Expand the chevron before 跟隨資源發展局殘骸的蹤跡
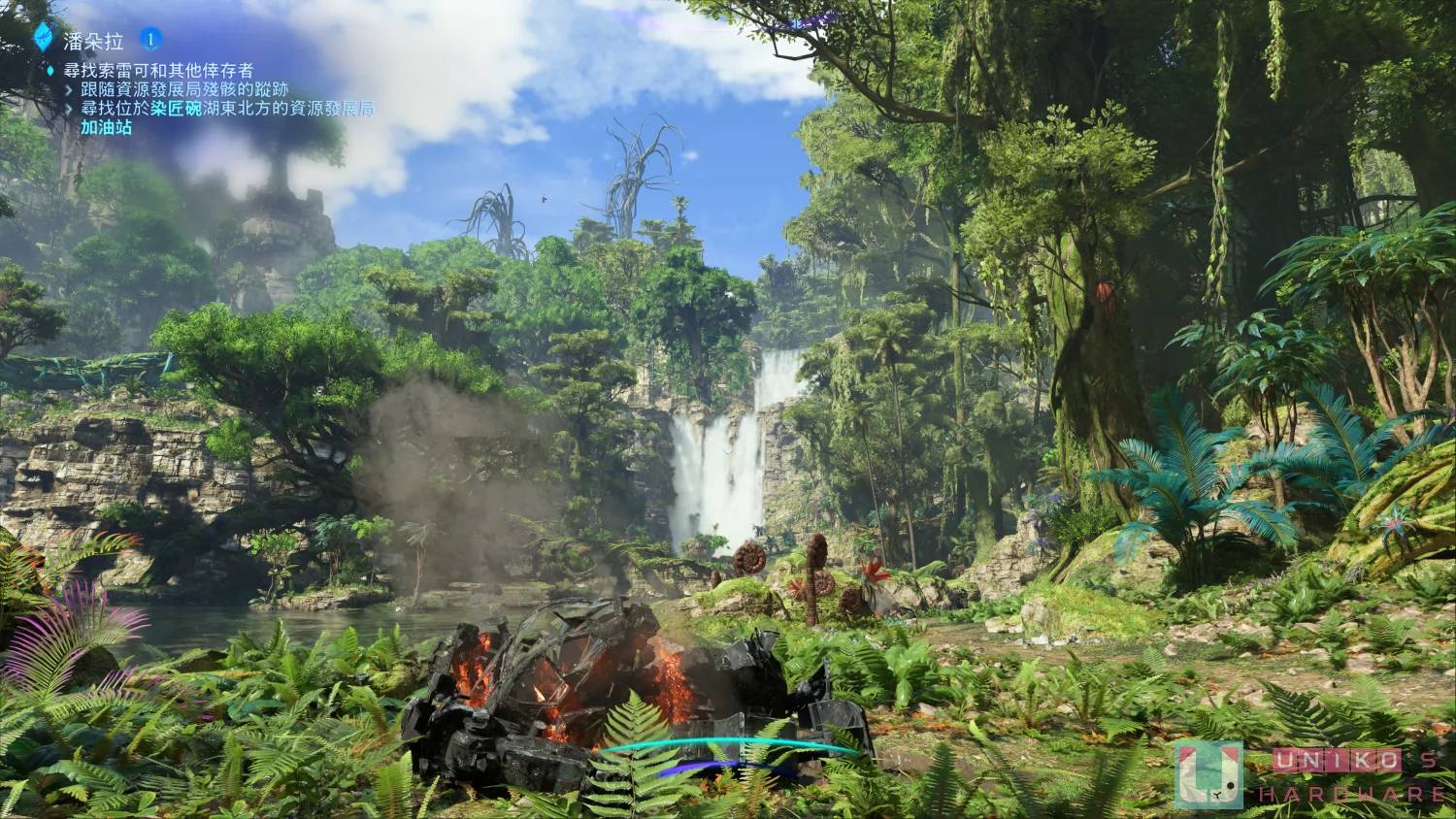Viewport: 1456px width, 819px height. coord(69,89)
